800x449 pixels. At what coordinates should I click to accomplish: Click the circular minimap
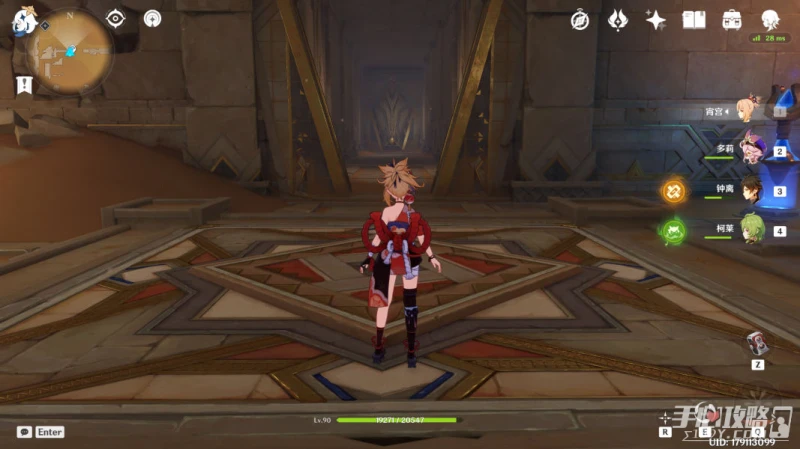69,50
